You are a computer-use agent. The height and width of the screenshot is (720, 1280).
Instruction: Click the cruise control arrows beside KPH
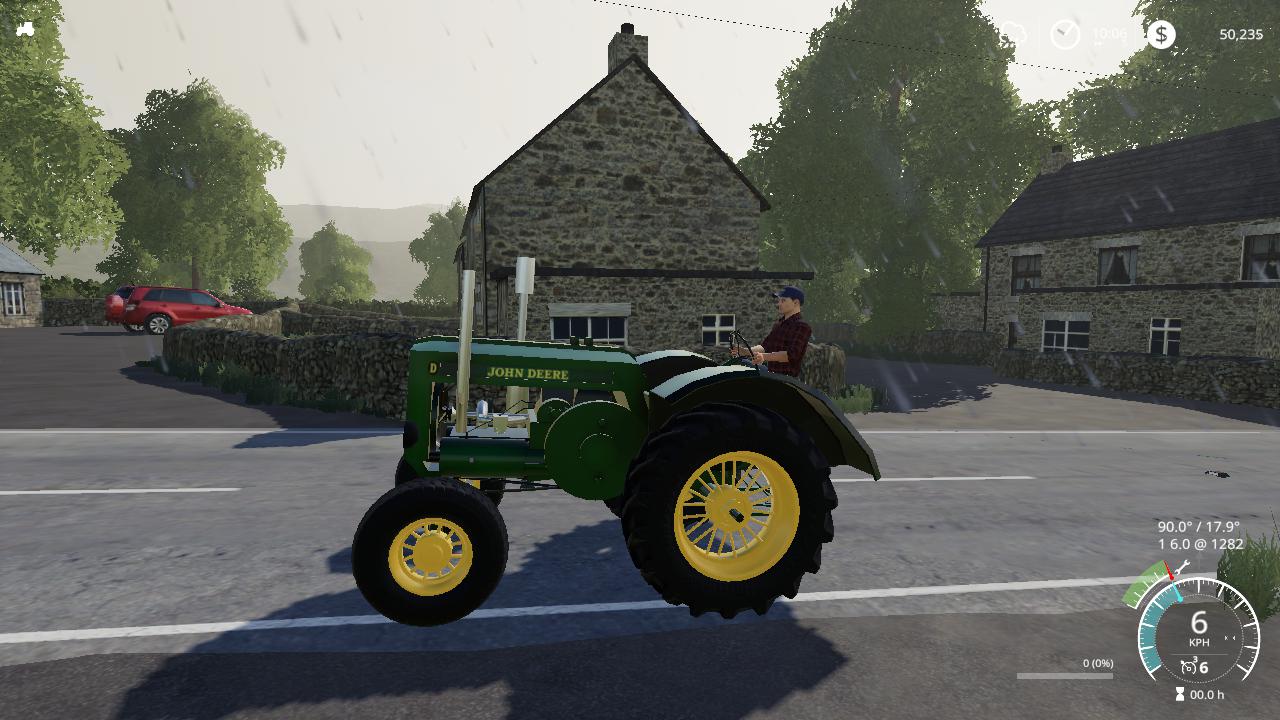pos(1229,637)
